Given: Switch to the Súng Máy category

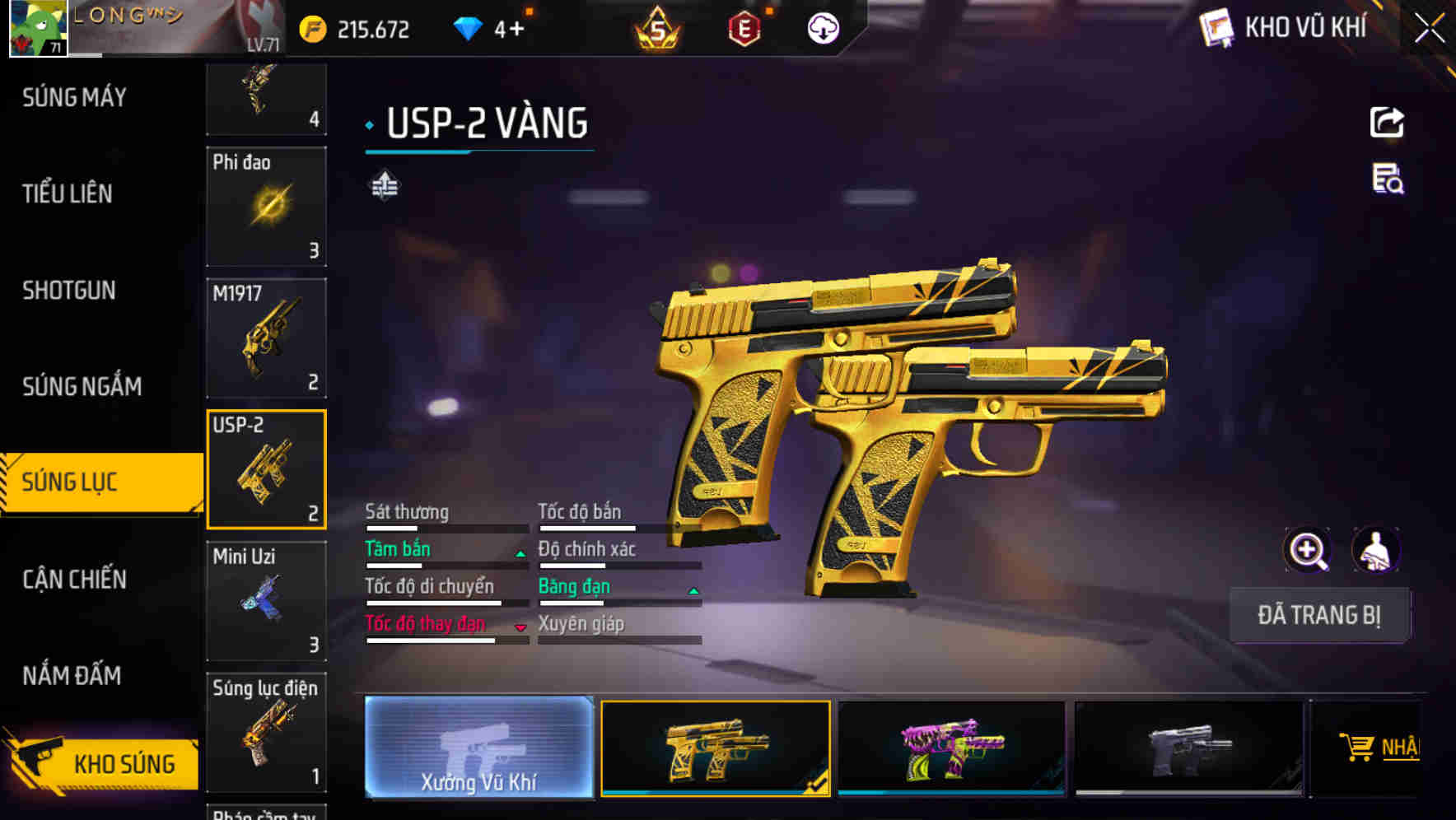Looking at the screenshot, I should click(x=74, y=98).
